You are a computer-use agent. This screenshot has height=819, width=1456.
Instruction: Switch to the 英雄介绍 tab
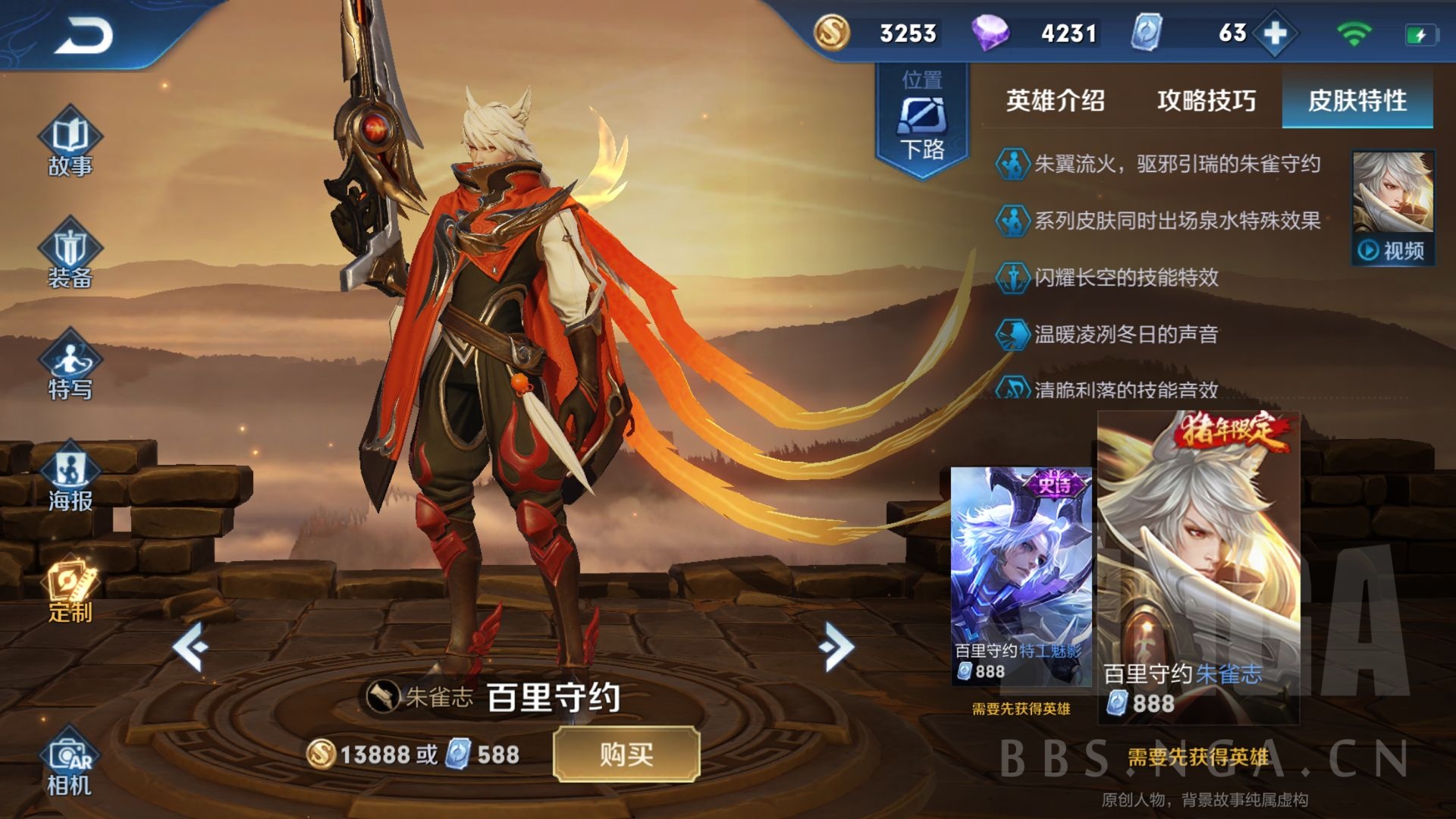point(1056,99)
